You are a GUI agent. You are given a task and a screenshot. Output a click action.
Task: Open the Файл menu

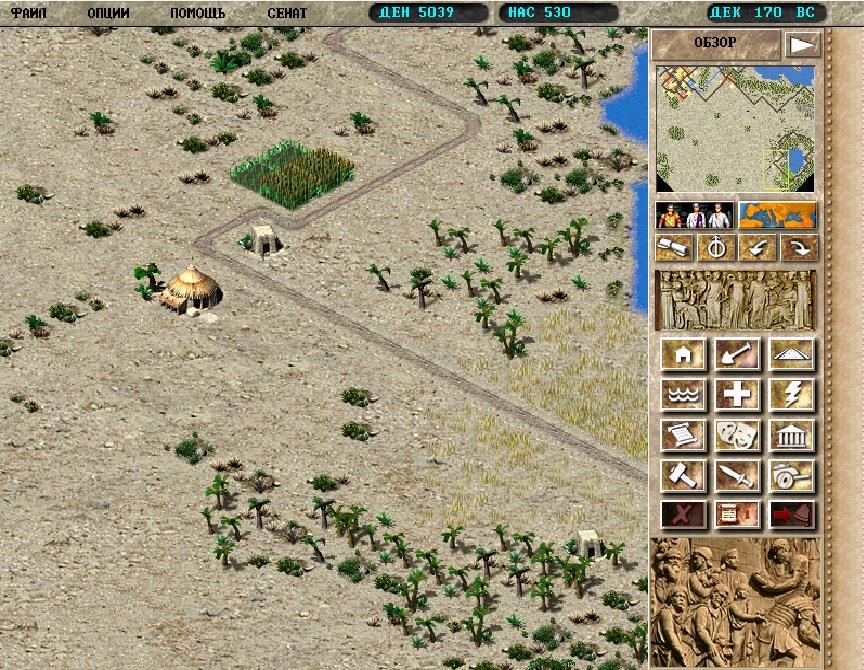30,13
